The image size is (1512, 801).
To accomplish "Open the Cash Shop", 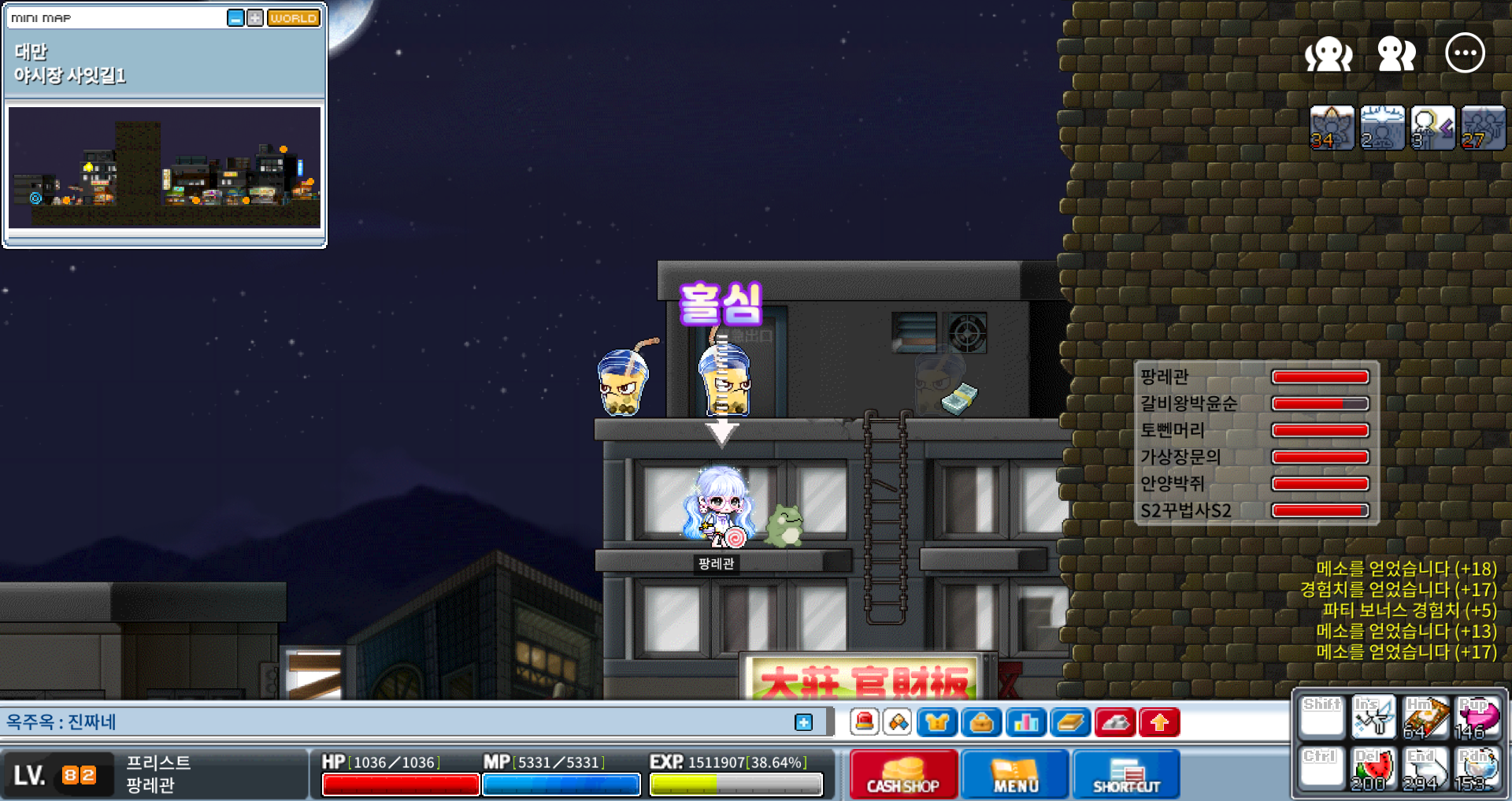I will tap(903, 774).
